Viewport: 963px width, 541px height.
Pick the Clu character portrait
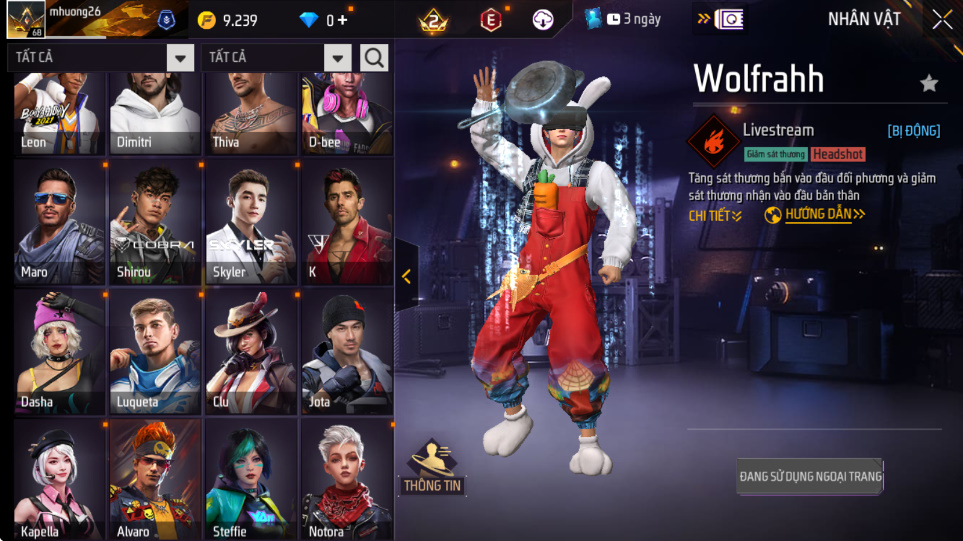tap(250, 352)
